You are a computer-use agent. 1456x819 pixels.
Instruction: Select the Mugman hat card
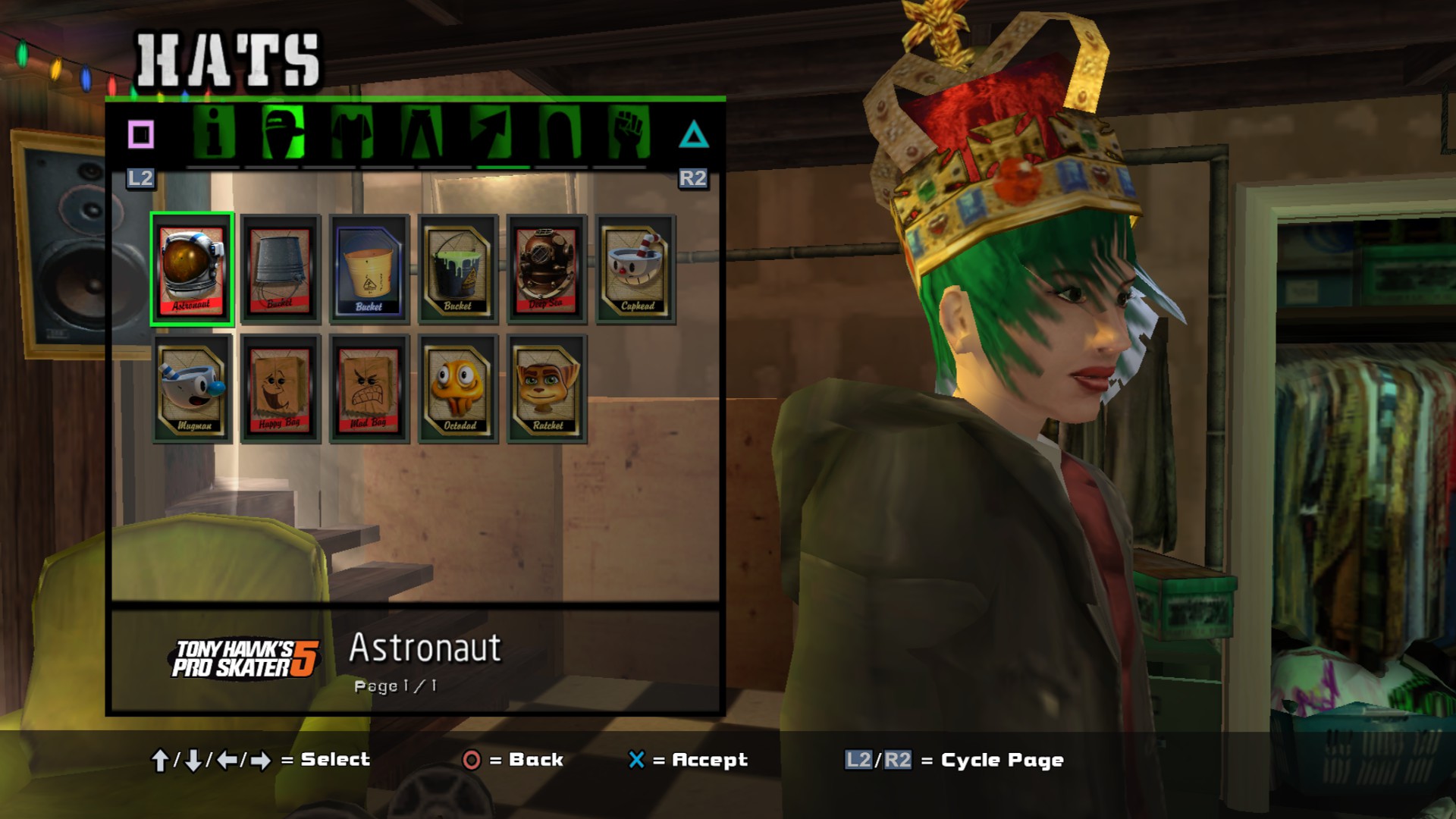coord(192,388)
